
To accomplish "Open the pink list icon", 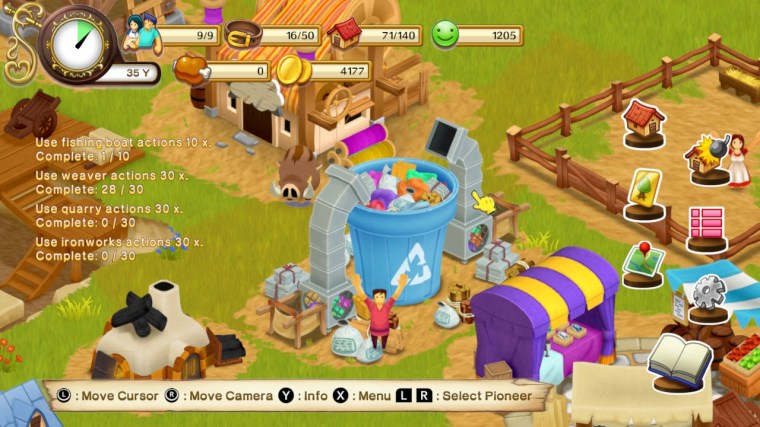I will click(x=706, y=224).
